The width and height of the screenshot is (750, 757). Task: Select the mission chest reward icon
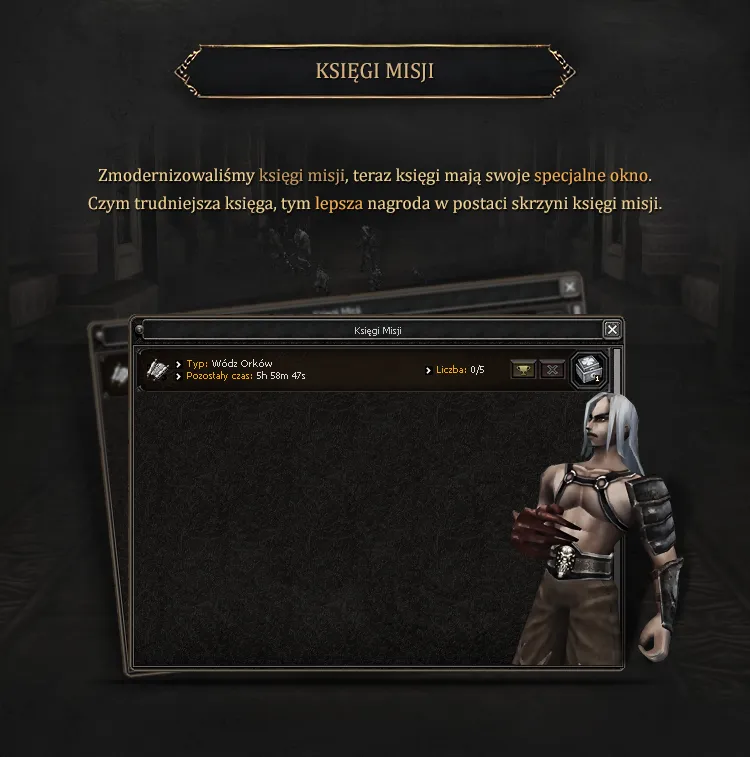point(588,370)
